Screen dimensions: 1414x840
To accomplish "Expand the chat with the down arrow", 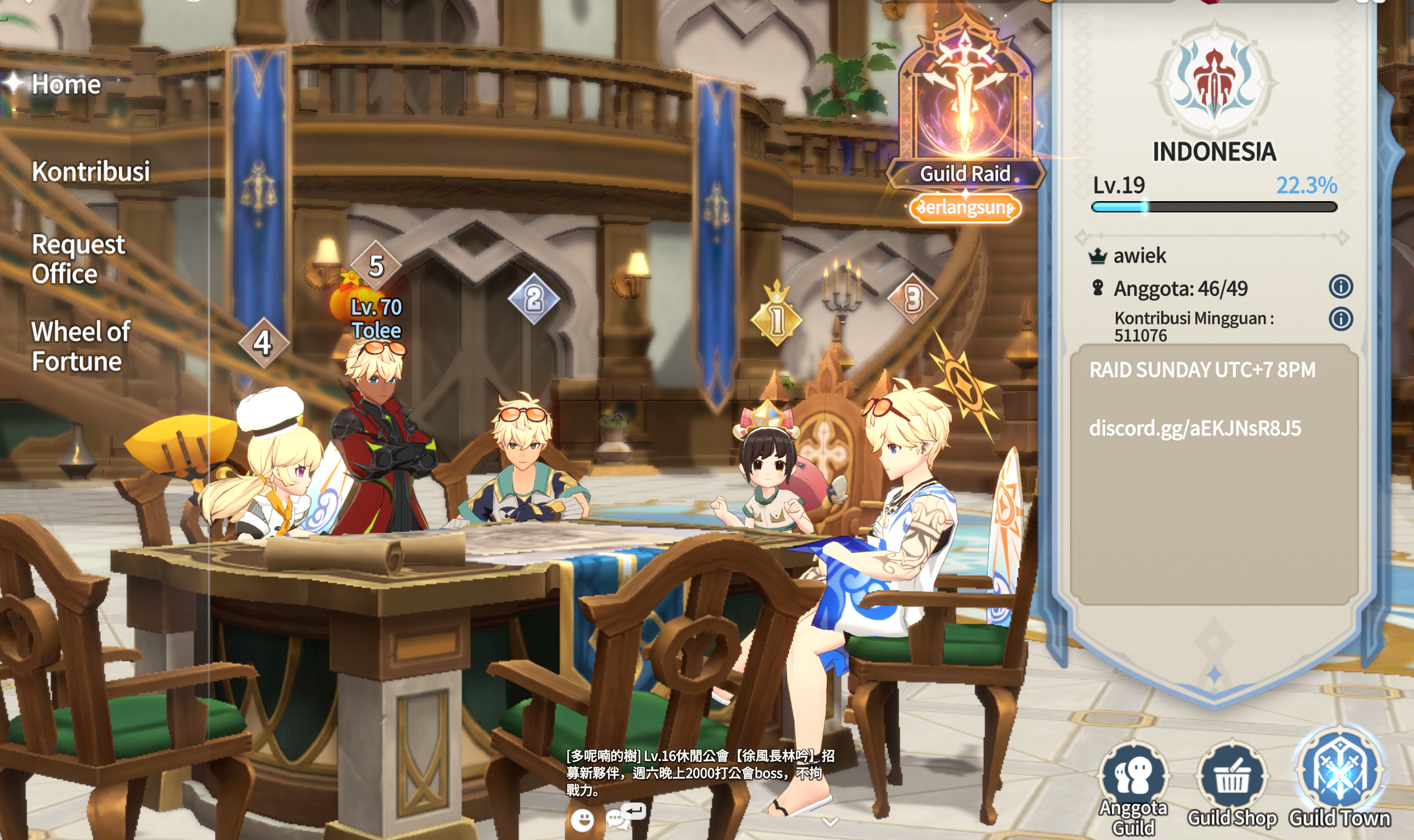I will click(x=830, y=822).
